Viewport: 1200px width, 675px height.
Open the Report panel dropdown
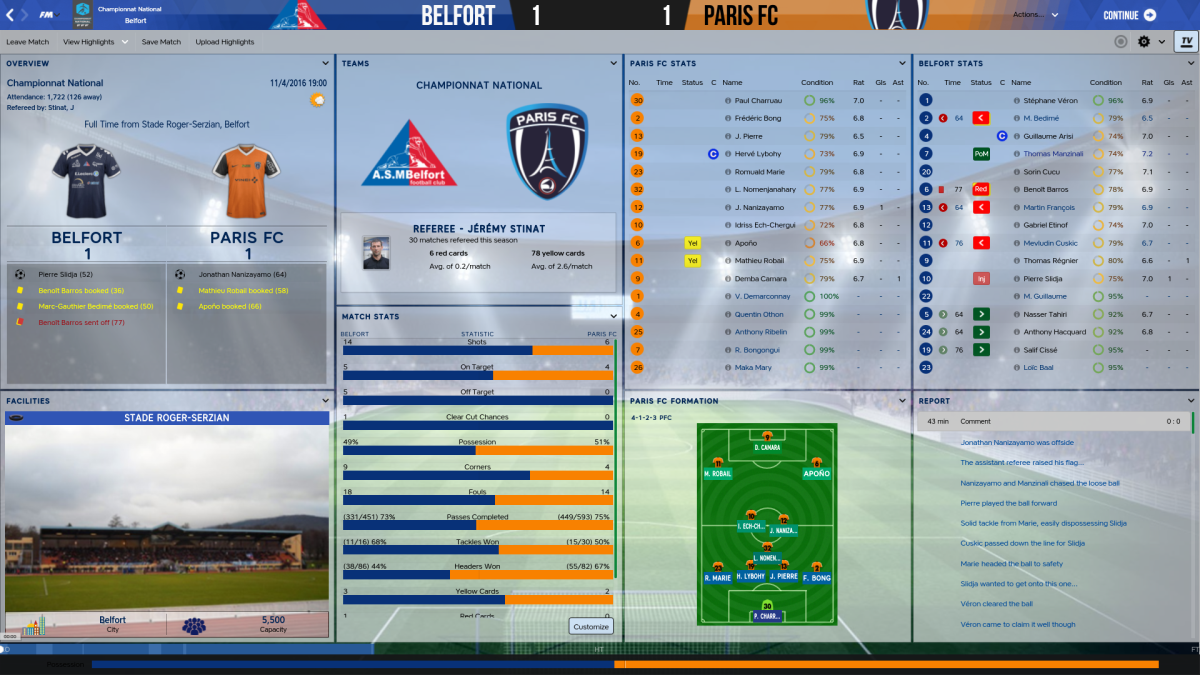point(1190,401)
